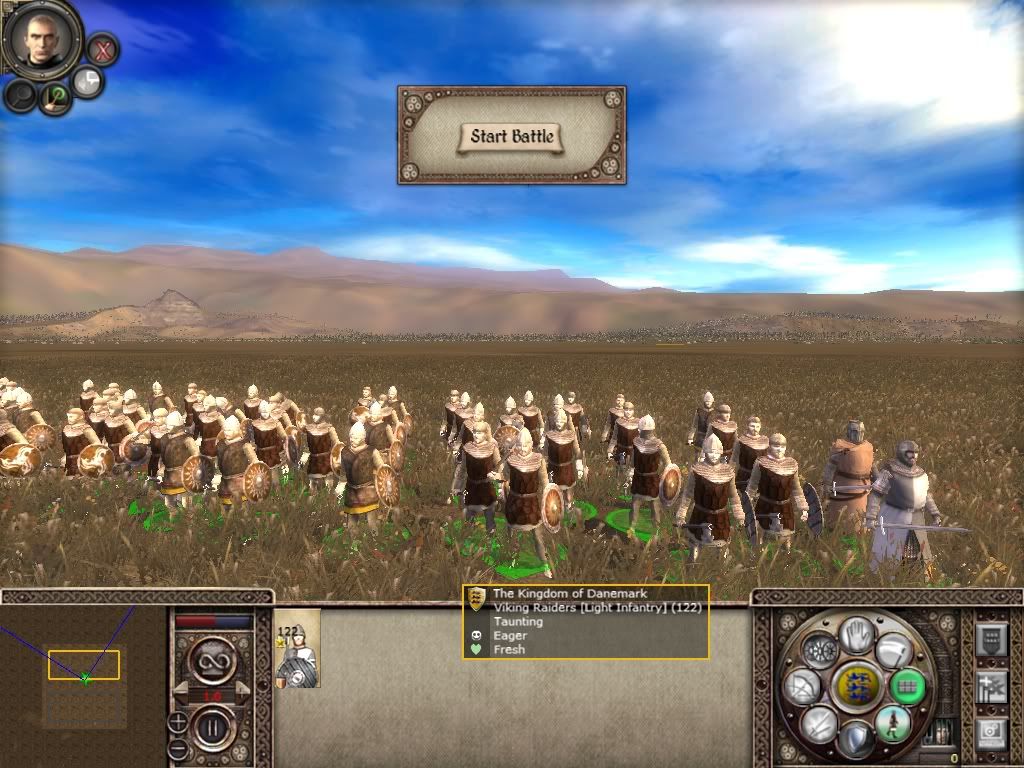The image size is (1024, 768).
Task: Zoom in the minimap with plus button
Action: 178,721
